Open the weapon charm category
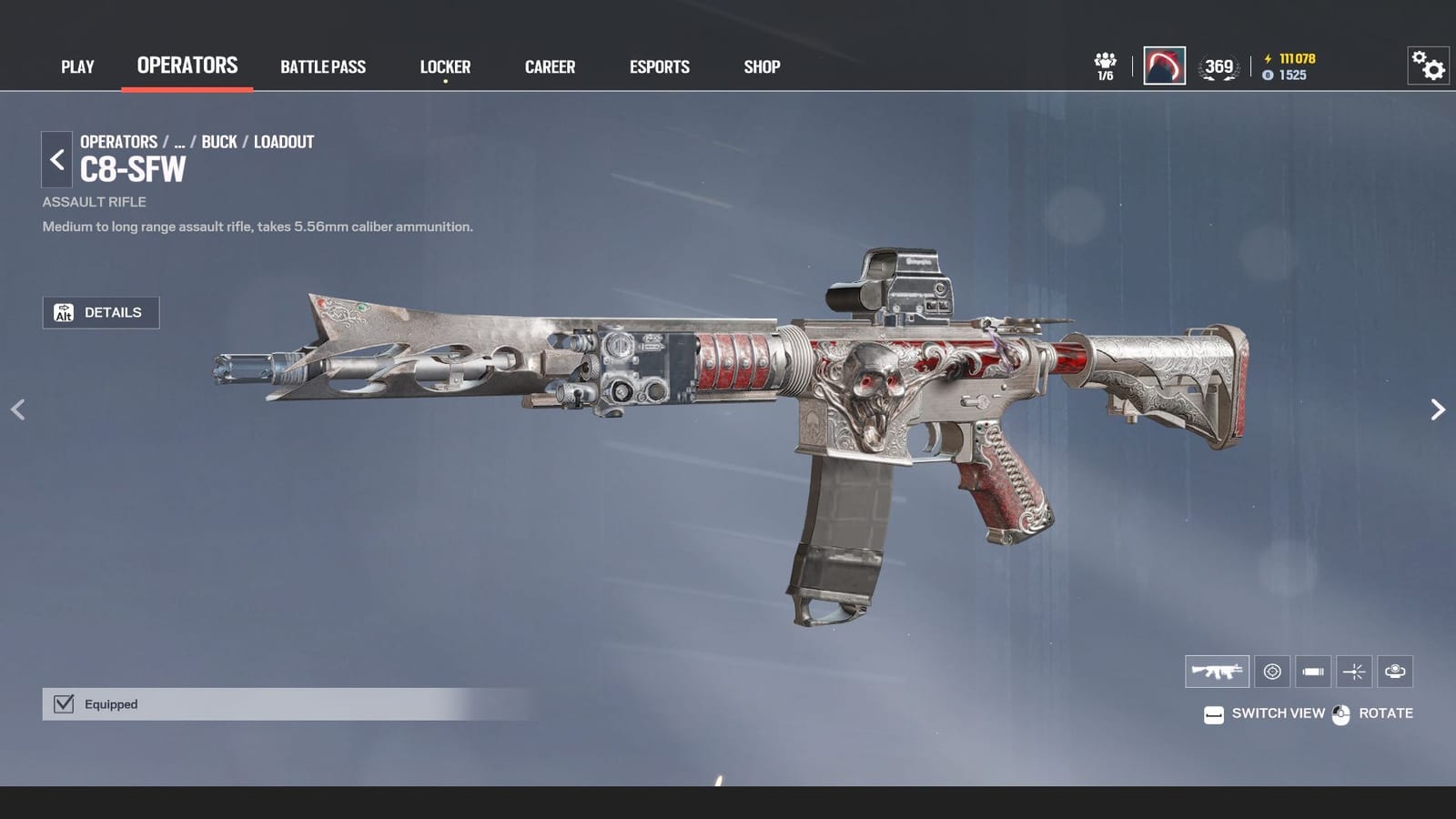Image resolution: width=1456 pixels, height=819 pixels. 1395,672
